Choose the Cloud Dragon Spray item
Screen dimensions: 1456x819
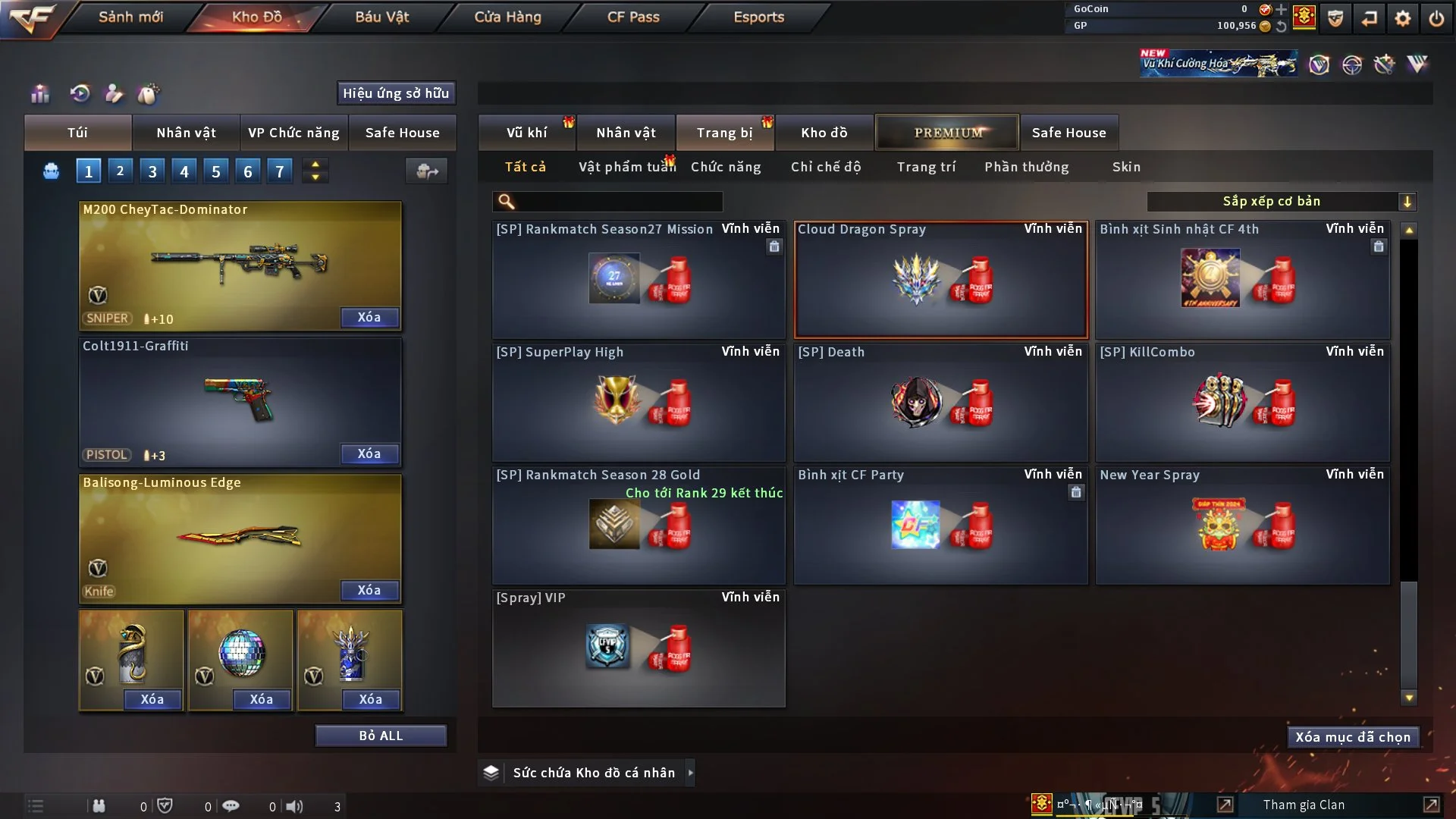940,280
